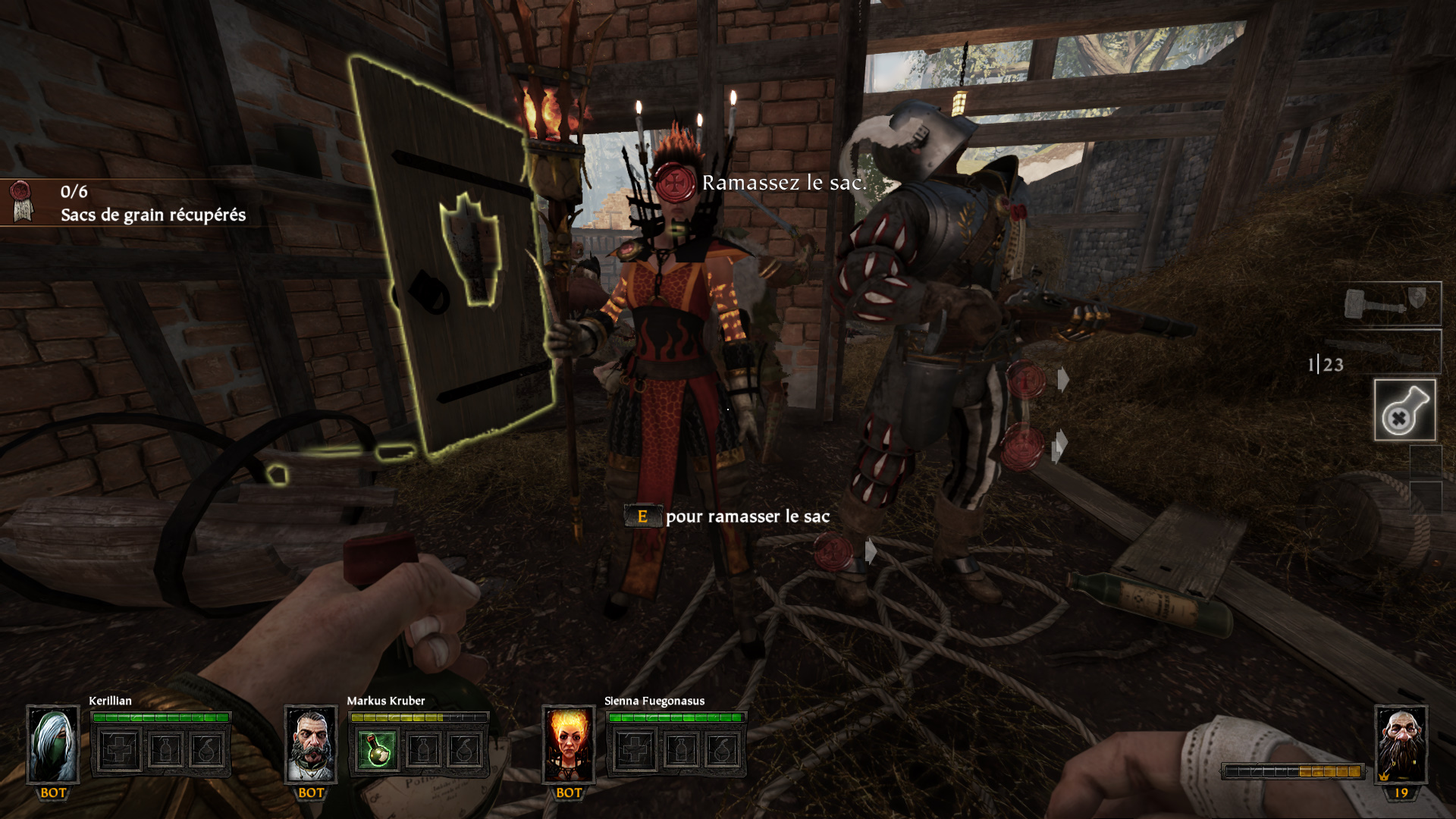
Task: Select the hammer and shield weapon slot
Action: [x=1391, y=304]
